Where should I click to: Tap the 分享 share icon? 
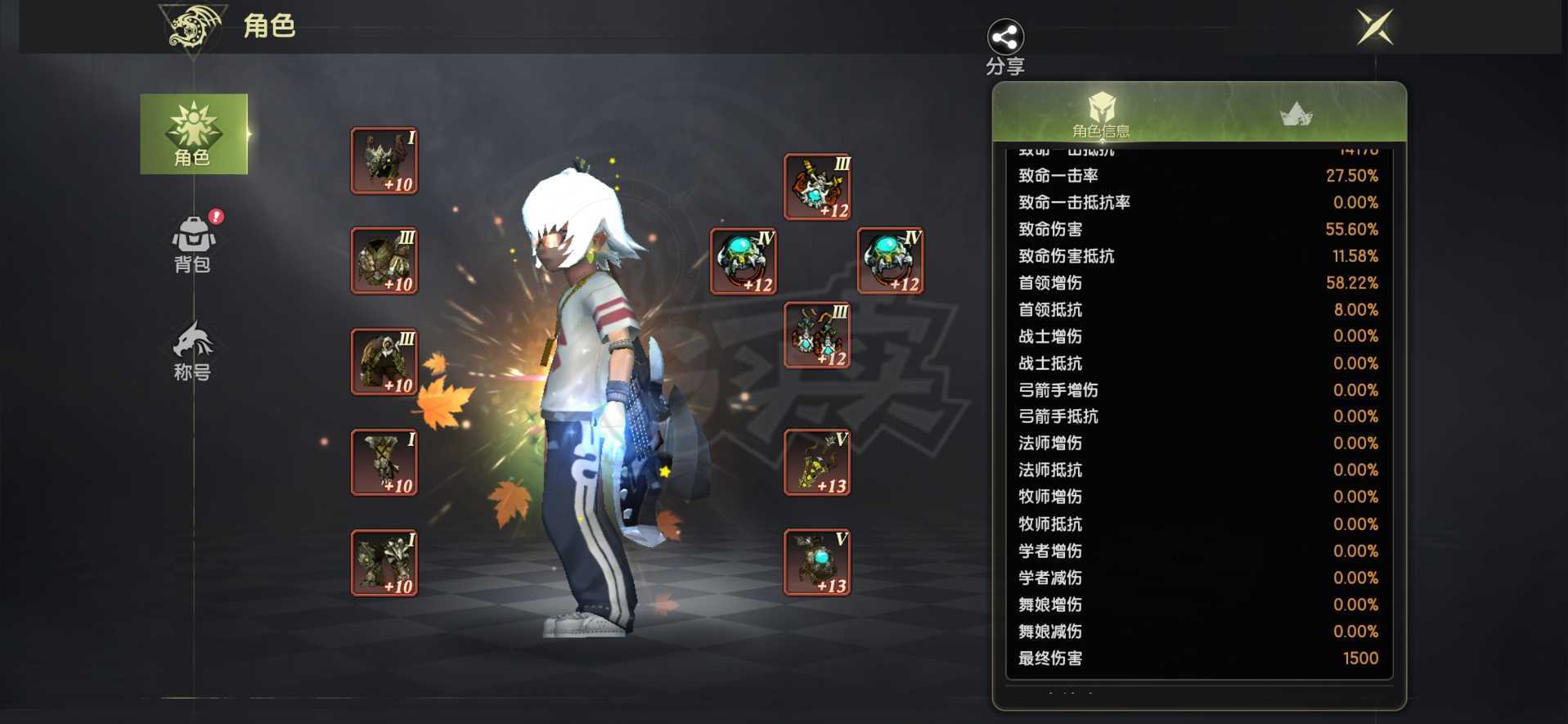click(x=1004, y=37)
